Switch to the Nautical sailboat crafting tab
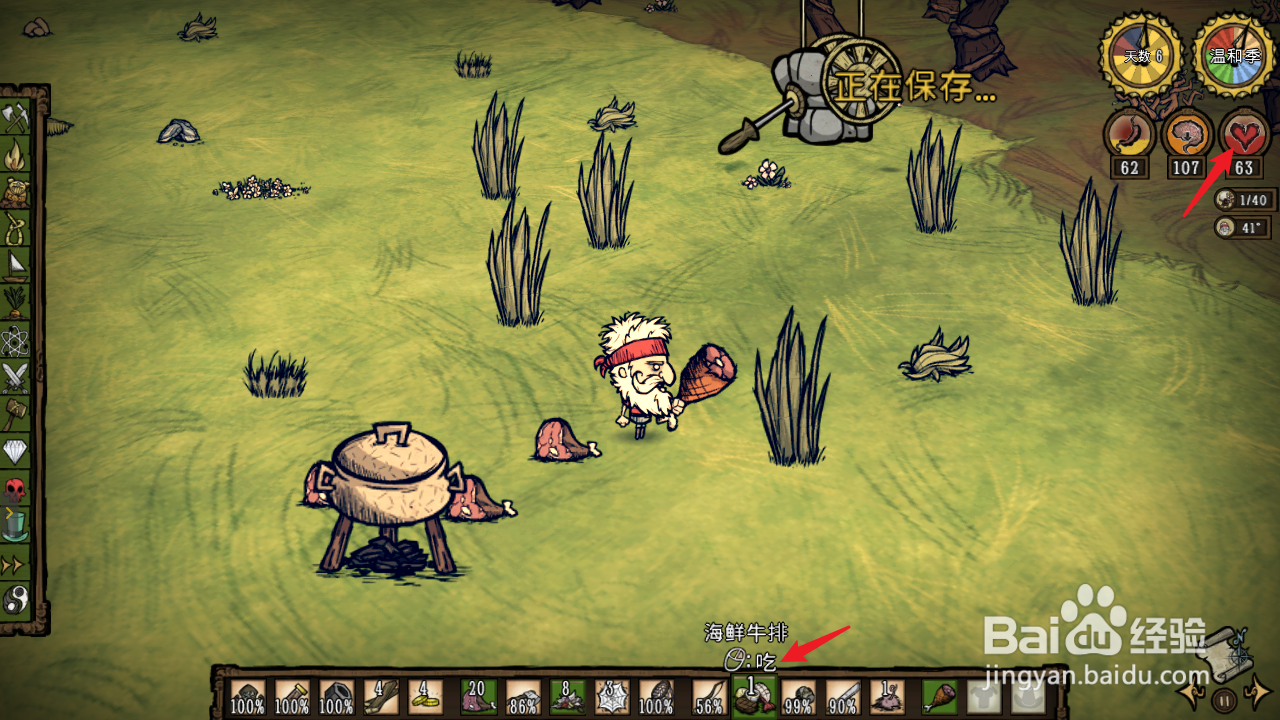Image resolution: width=1280 pixels, height=720 pixels. point(16,266)
